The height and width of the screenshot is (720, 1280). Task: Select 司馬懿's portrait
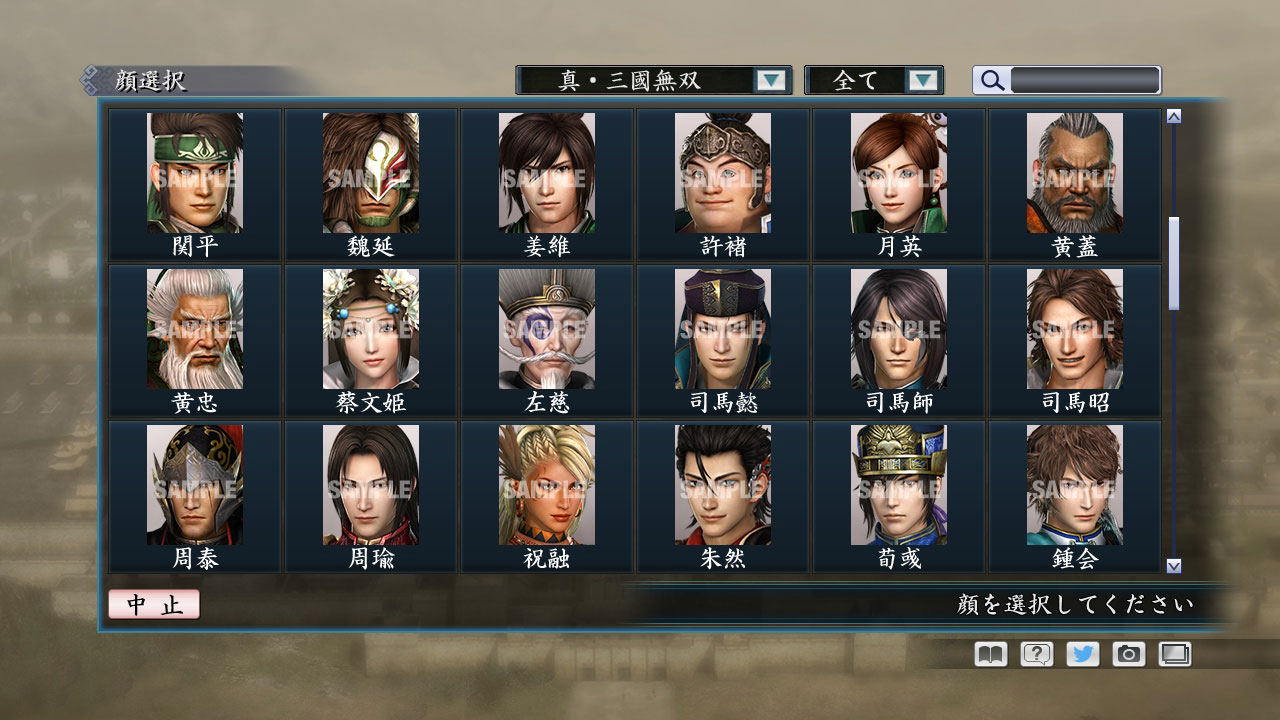(x=721, y=329)
